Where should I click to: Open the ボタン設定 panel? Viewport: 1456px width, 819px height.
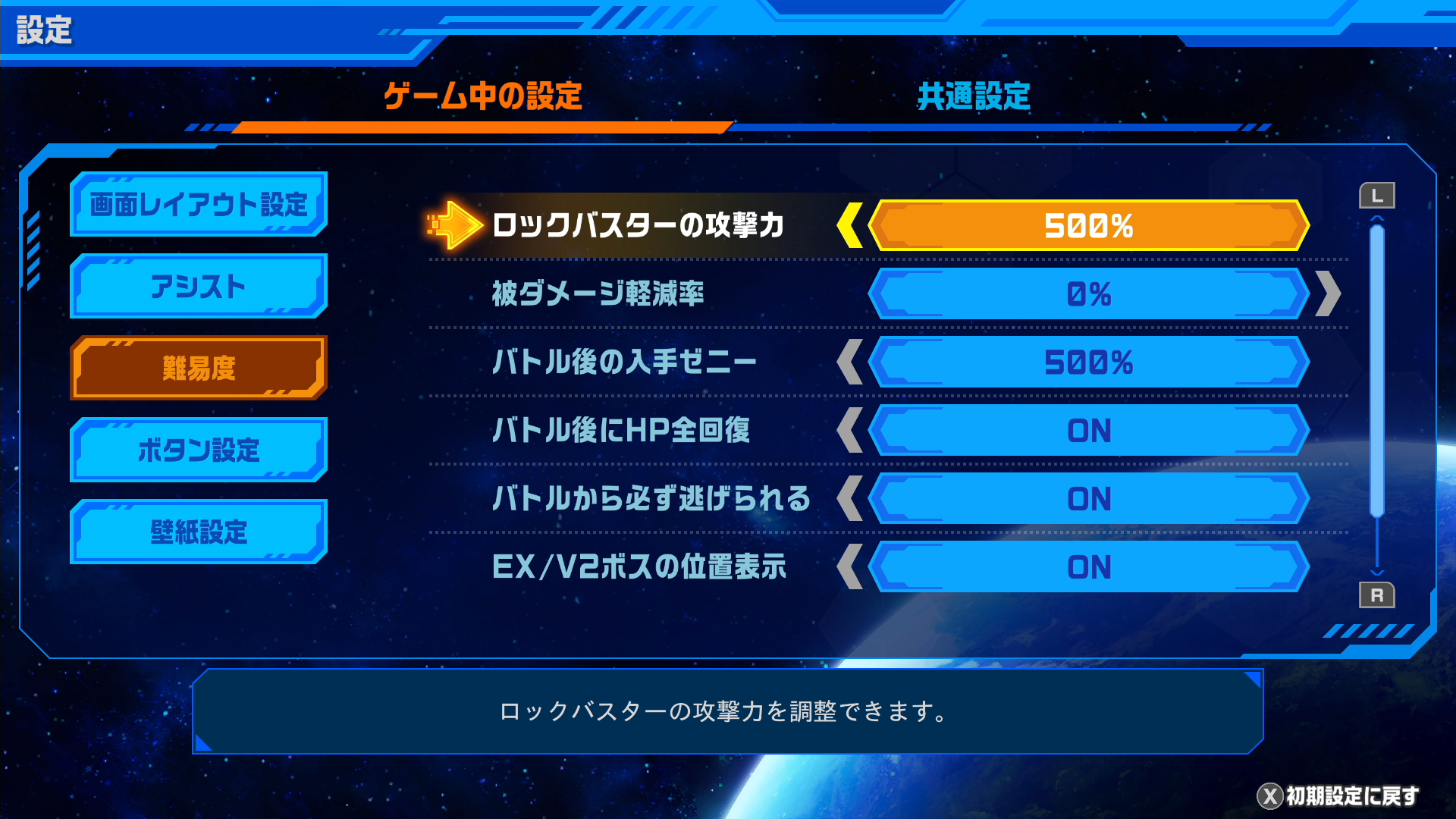[199, 450]
